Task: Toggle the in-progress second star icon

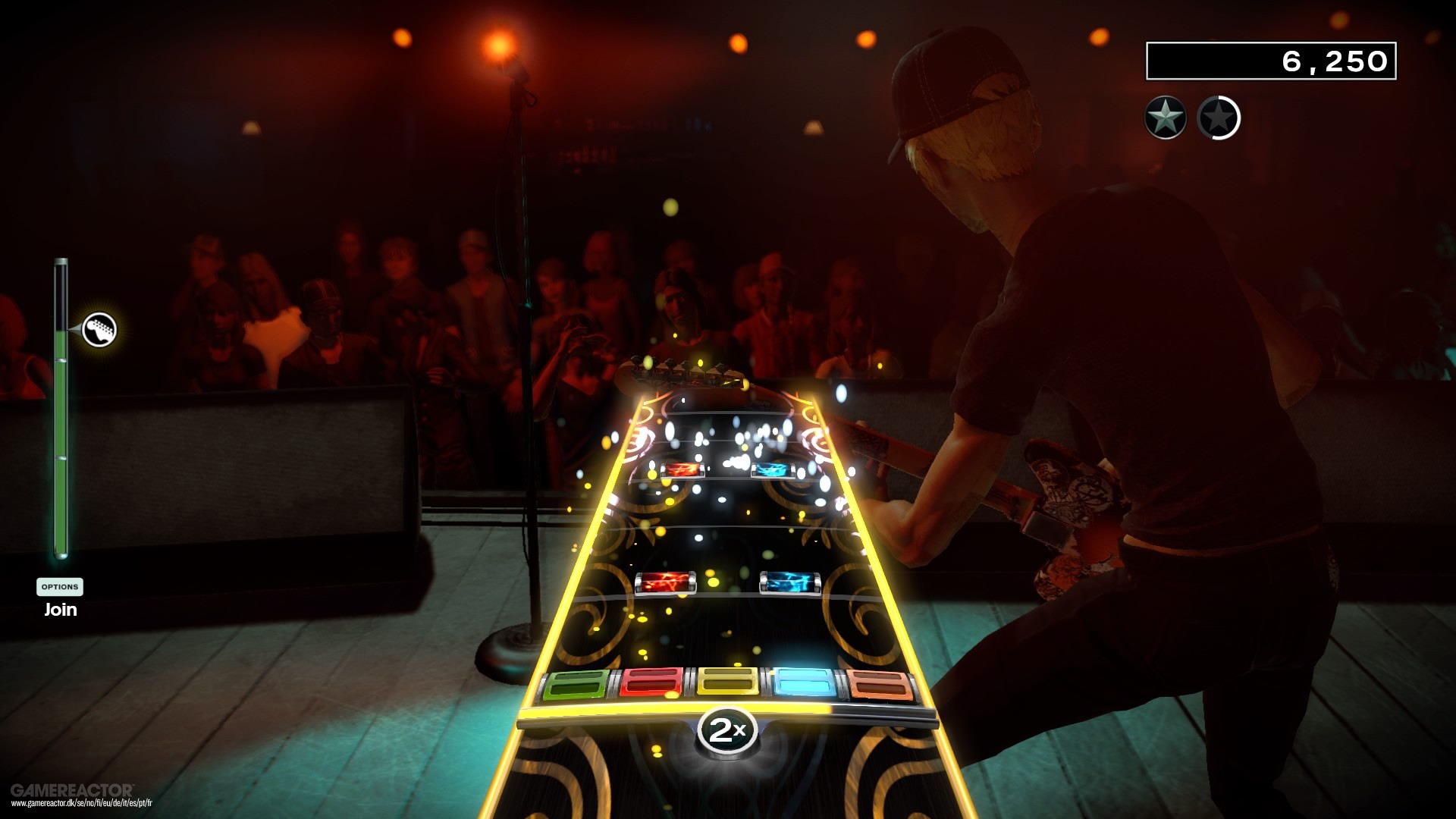Action: click(x=1219, y=119)
